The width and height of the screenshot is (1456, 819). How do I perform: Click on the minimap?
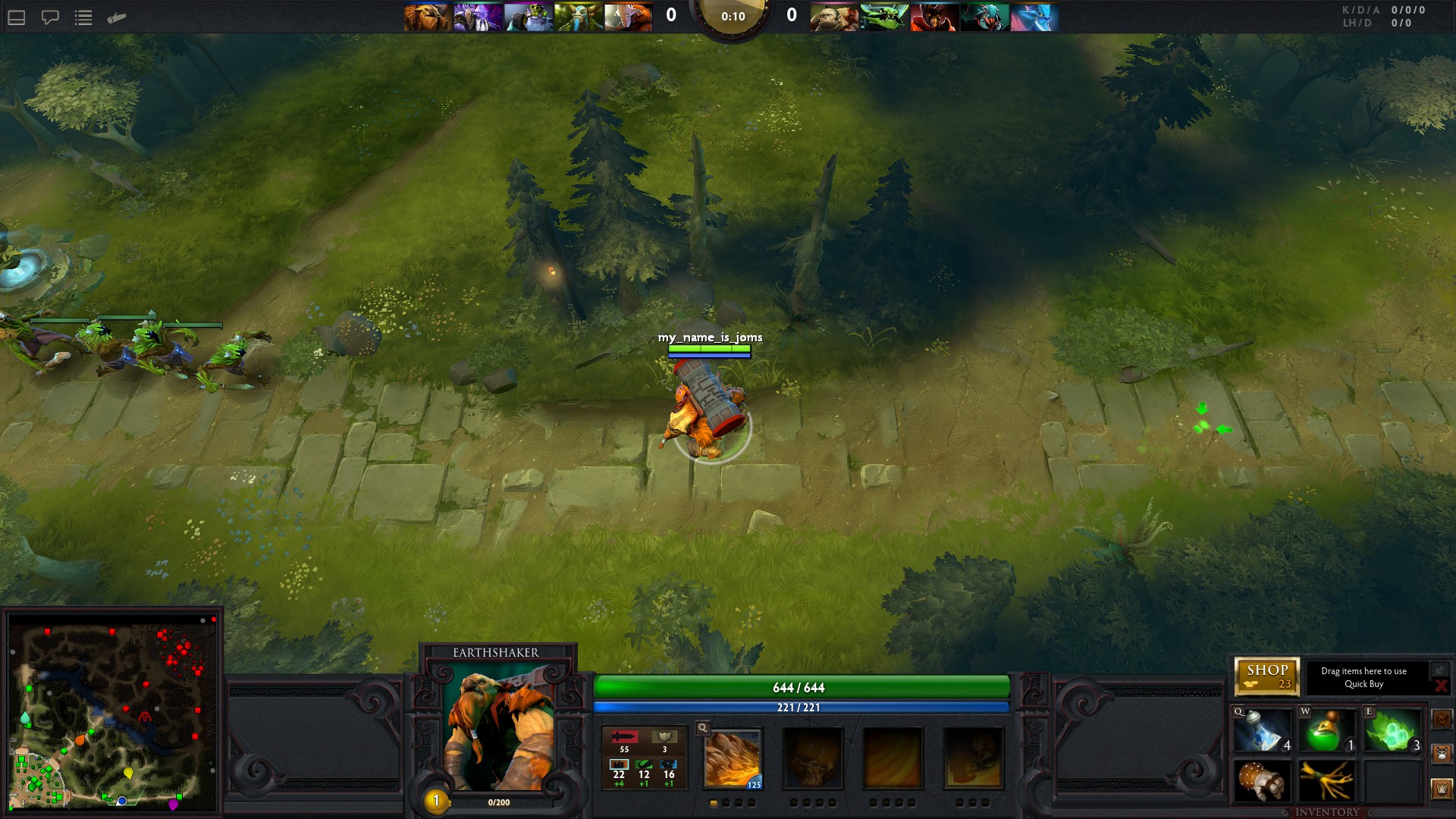[112, 713]
